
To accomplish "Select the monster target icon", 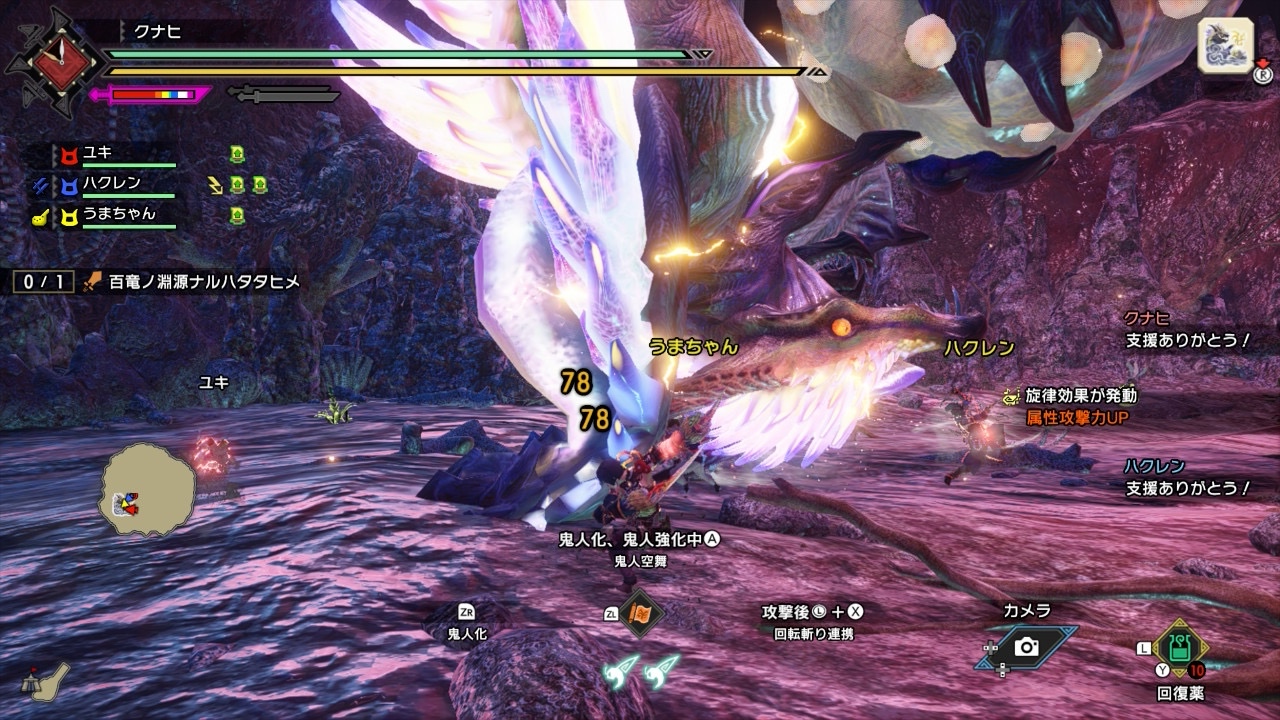I will tap(1225, 46).
